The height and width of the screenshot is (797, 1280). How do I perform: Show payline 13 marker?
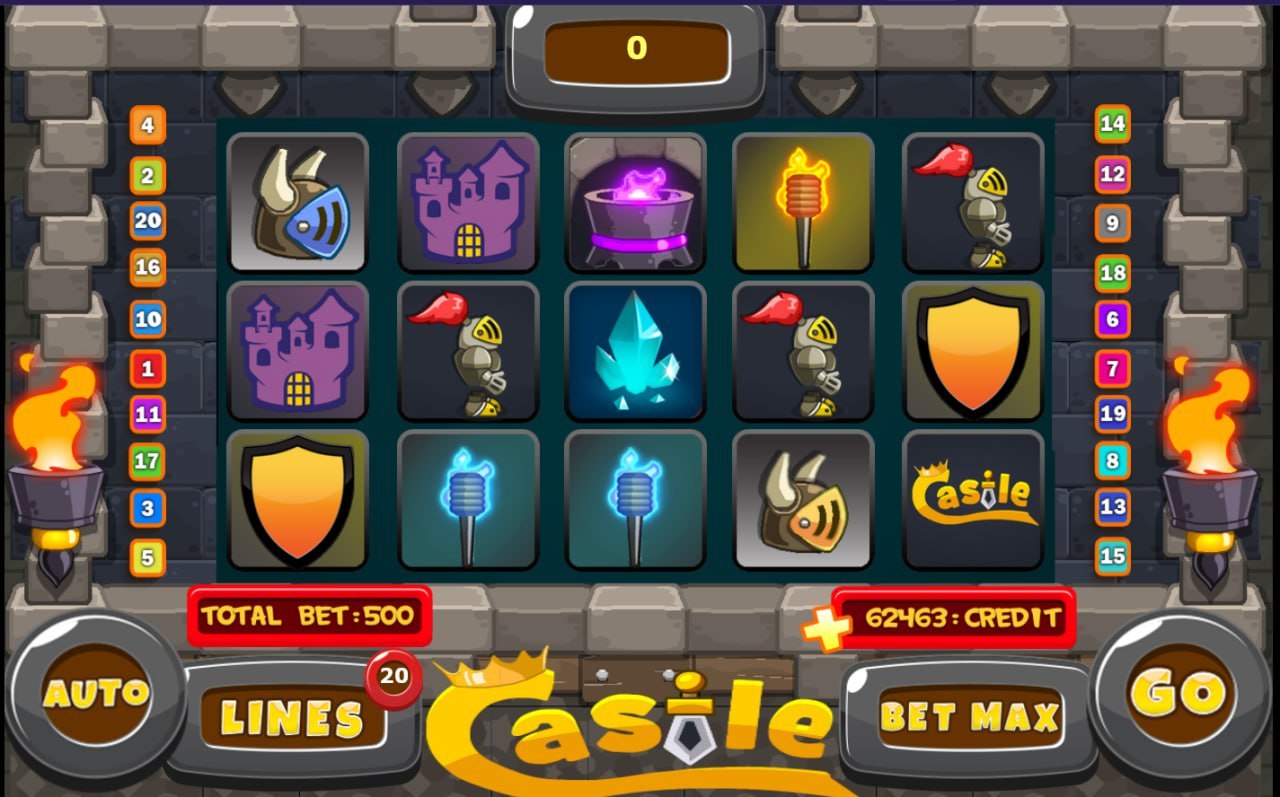point(1112,507)
